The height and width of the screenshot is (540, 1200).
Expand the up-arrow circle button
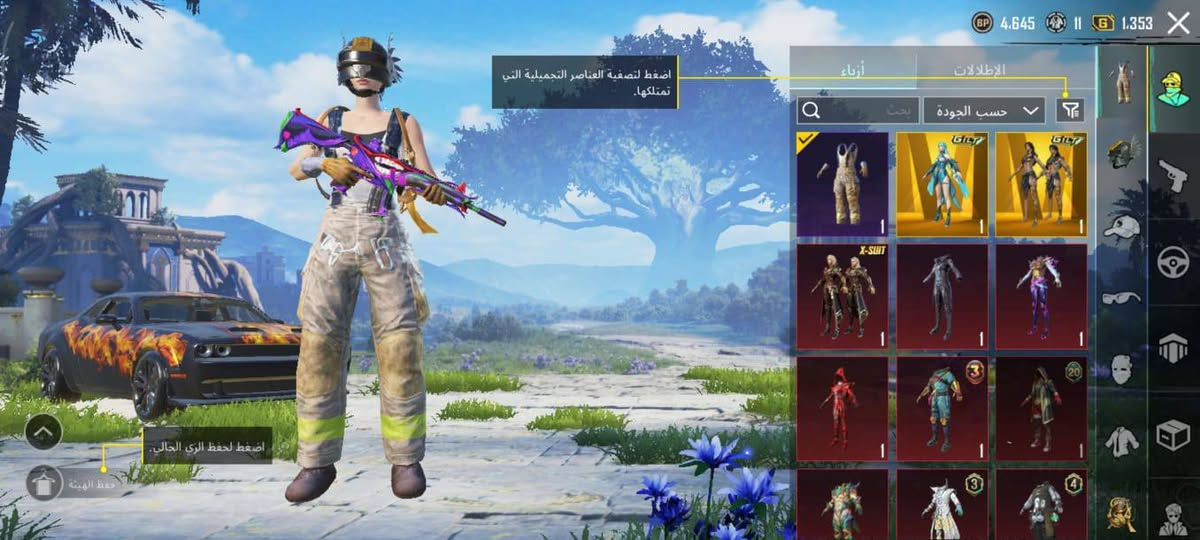43,432
